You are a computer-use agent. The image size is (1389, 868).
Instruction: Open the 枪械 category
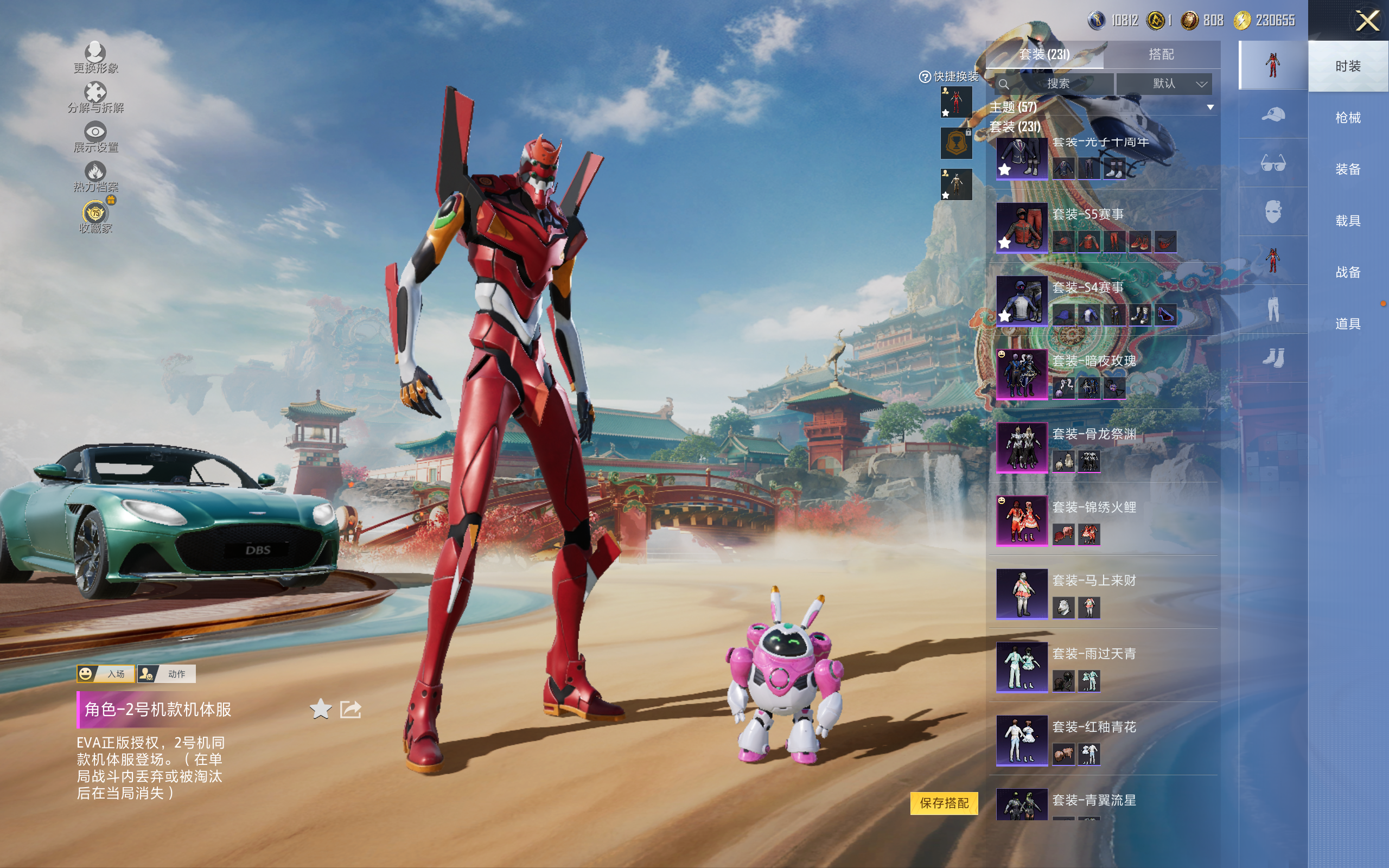[1347, 118]
